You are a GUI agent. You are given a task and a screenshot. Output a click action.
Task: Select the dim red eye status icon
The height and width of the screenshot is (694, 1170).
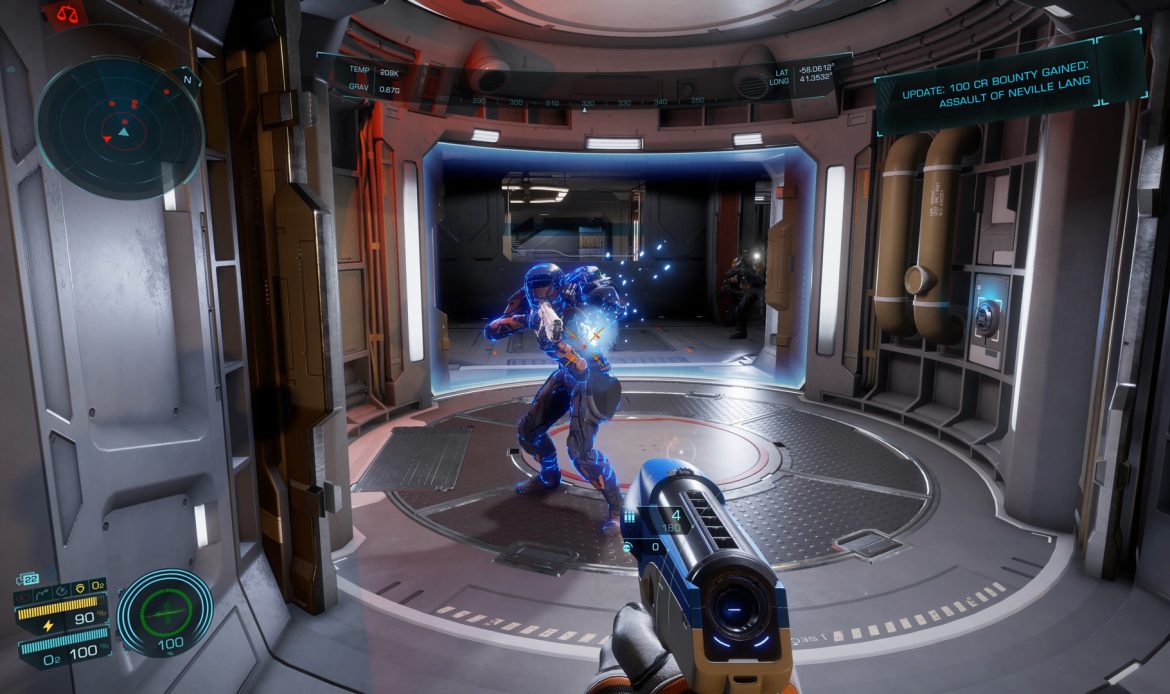pyautogui.click(x=23, y=598)
